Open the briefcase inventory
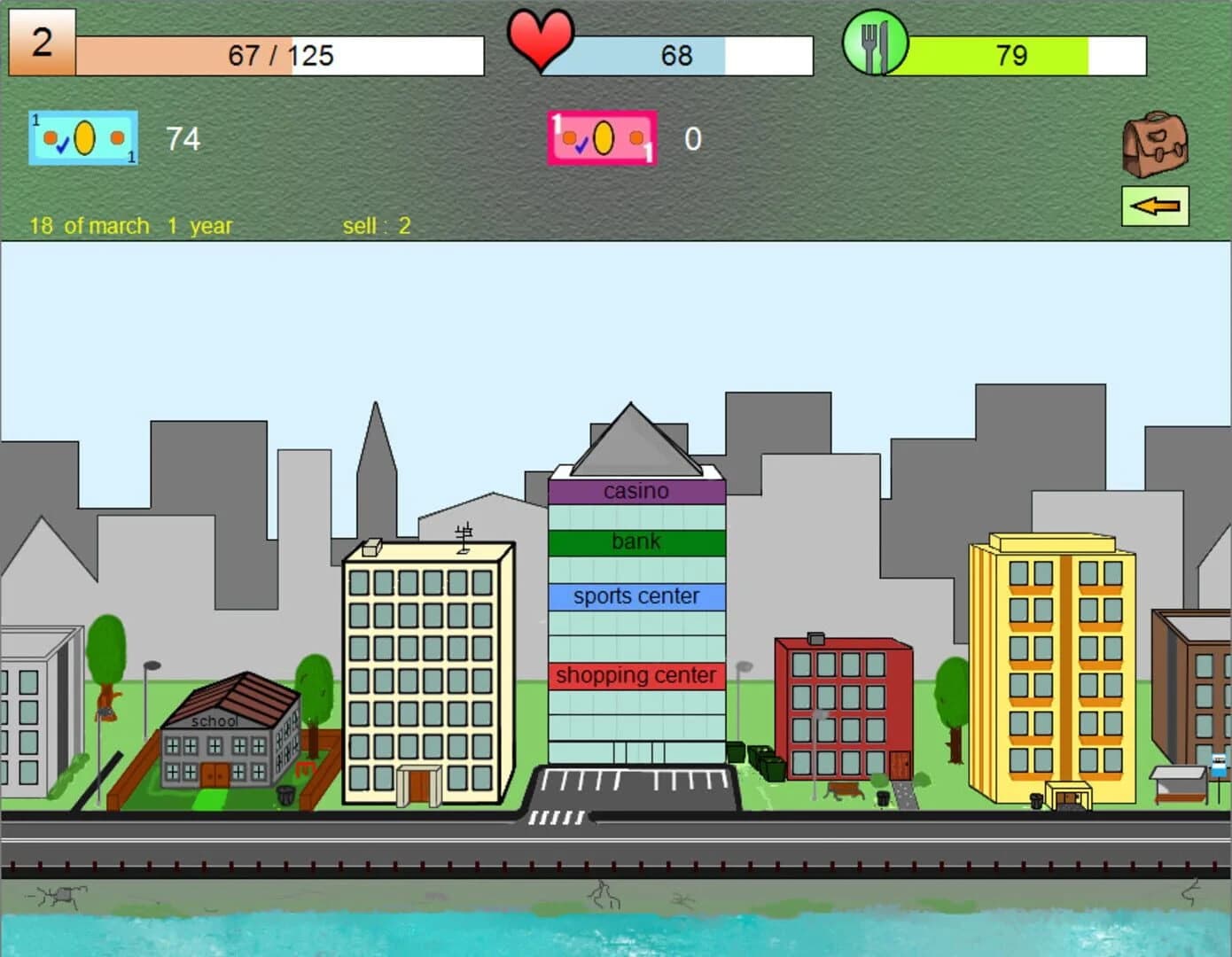The height and width of the screenshot is (957, 1232). 1155,142
